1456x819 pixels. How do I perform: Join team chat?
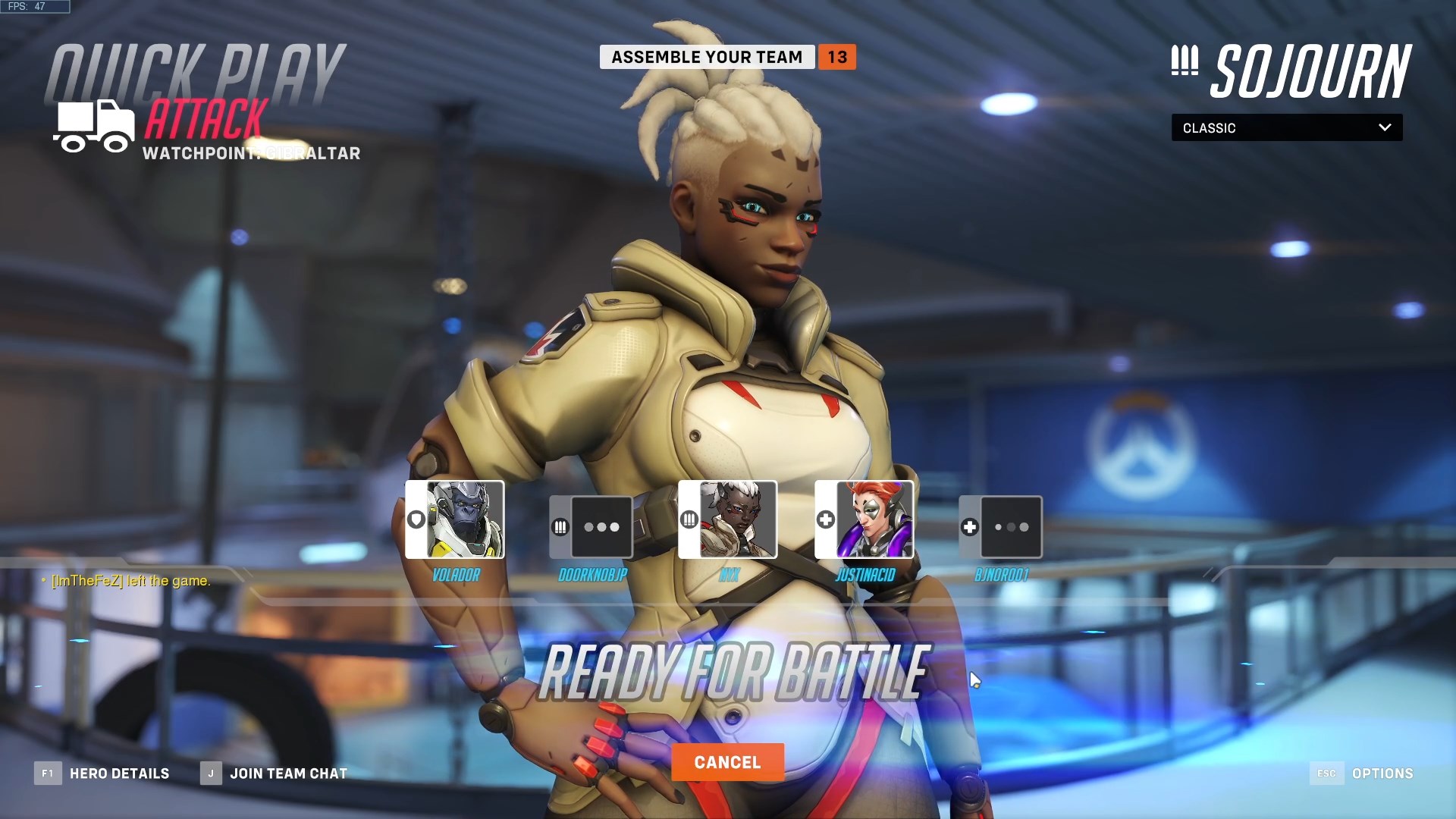pyautogui.click(x=274, y=773)
